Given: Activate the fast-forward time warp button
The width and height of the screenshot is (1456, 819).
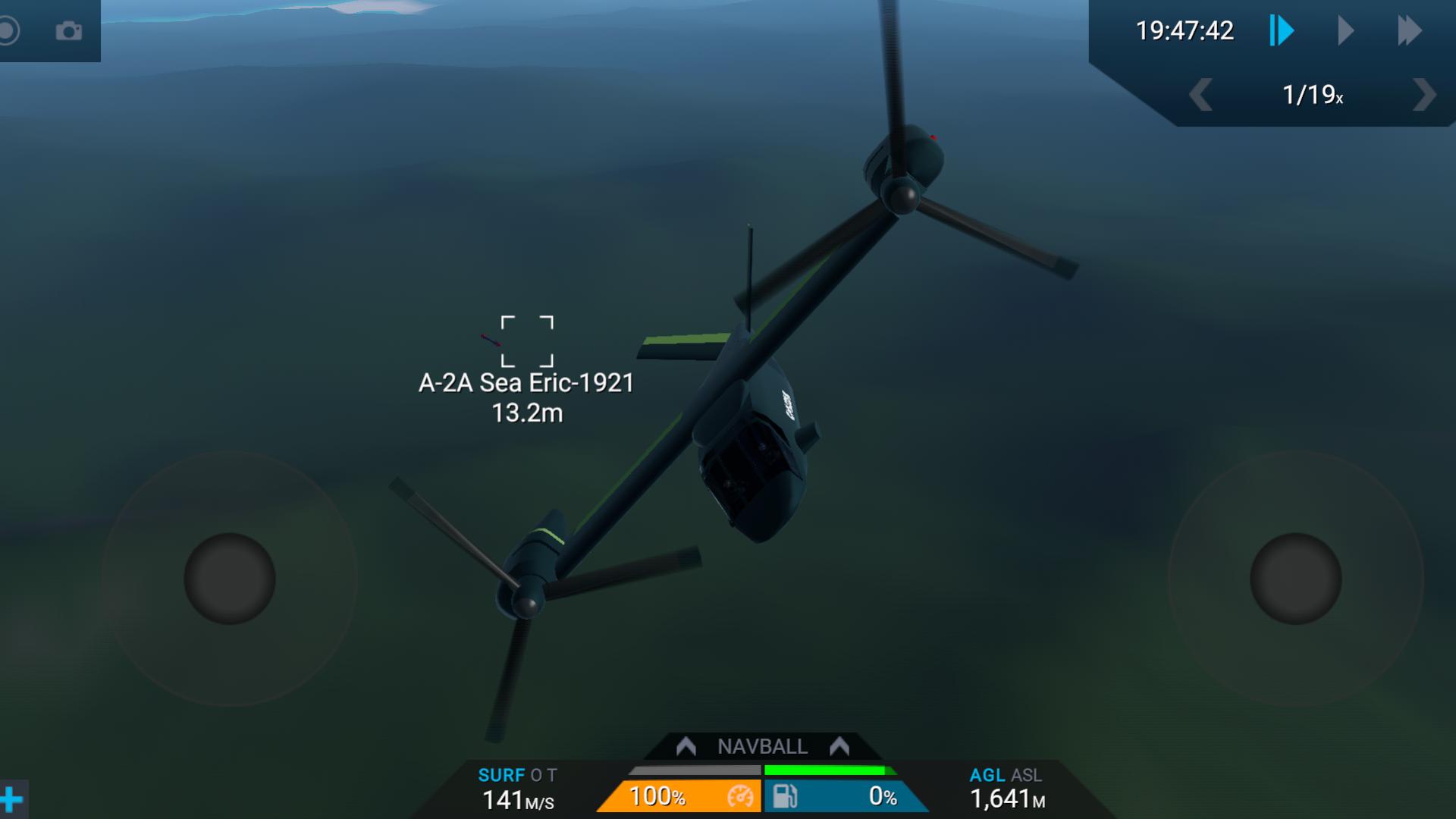Looking at the screenshot, I should coord(1409,31).
